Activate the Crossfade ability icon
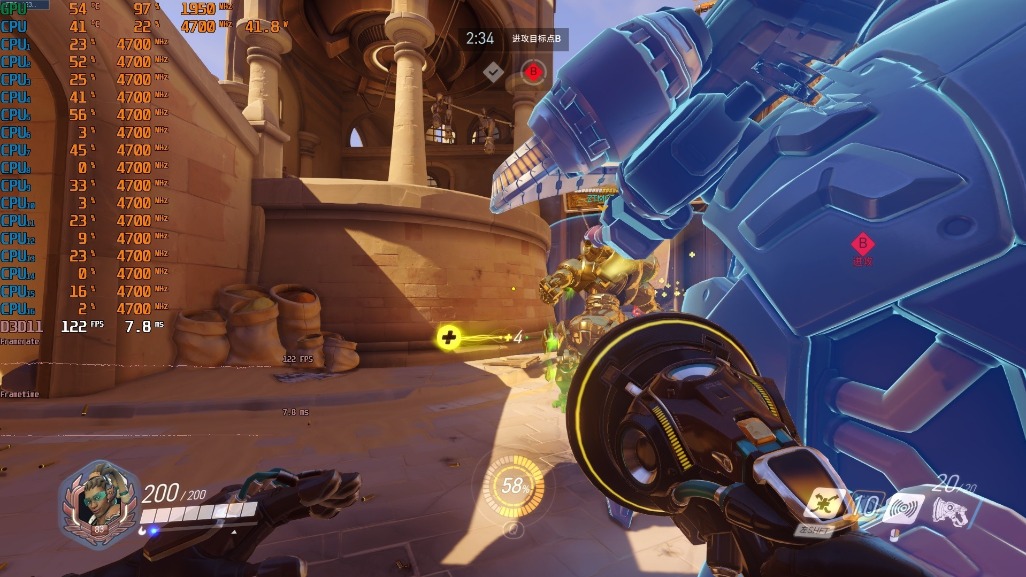Viewport: 1026px width, 577px height. 822,505
